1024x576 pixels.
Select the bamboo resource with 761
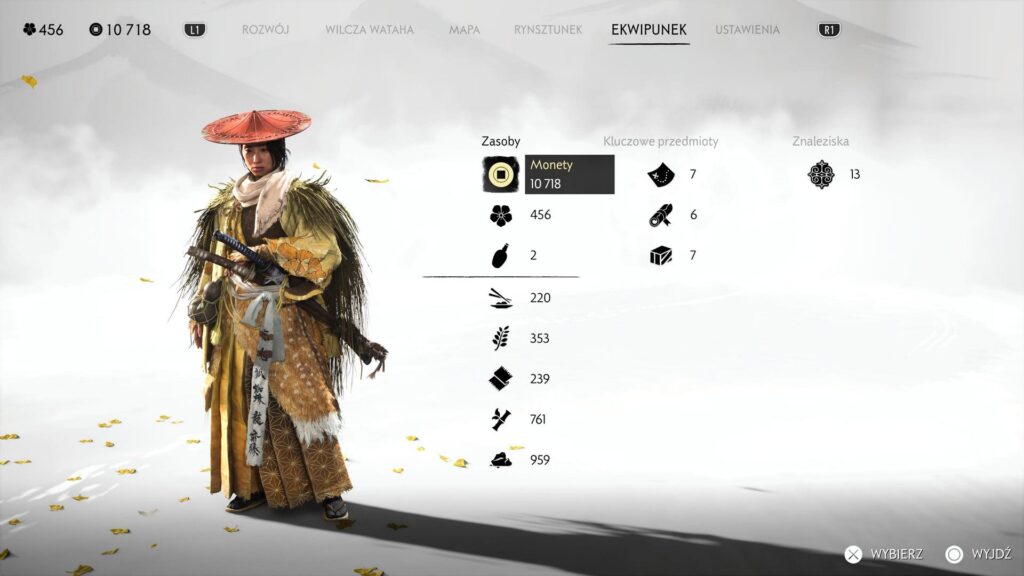click(x=501, y=420)
